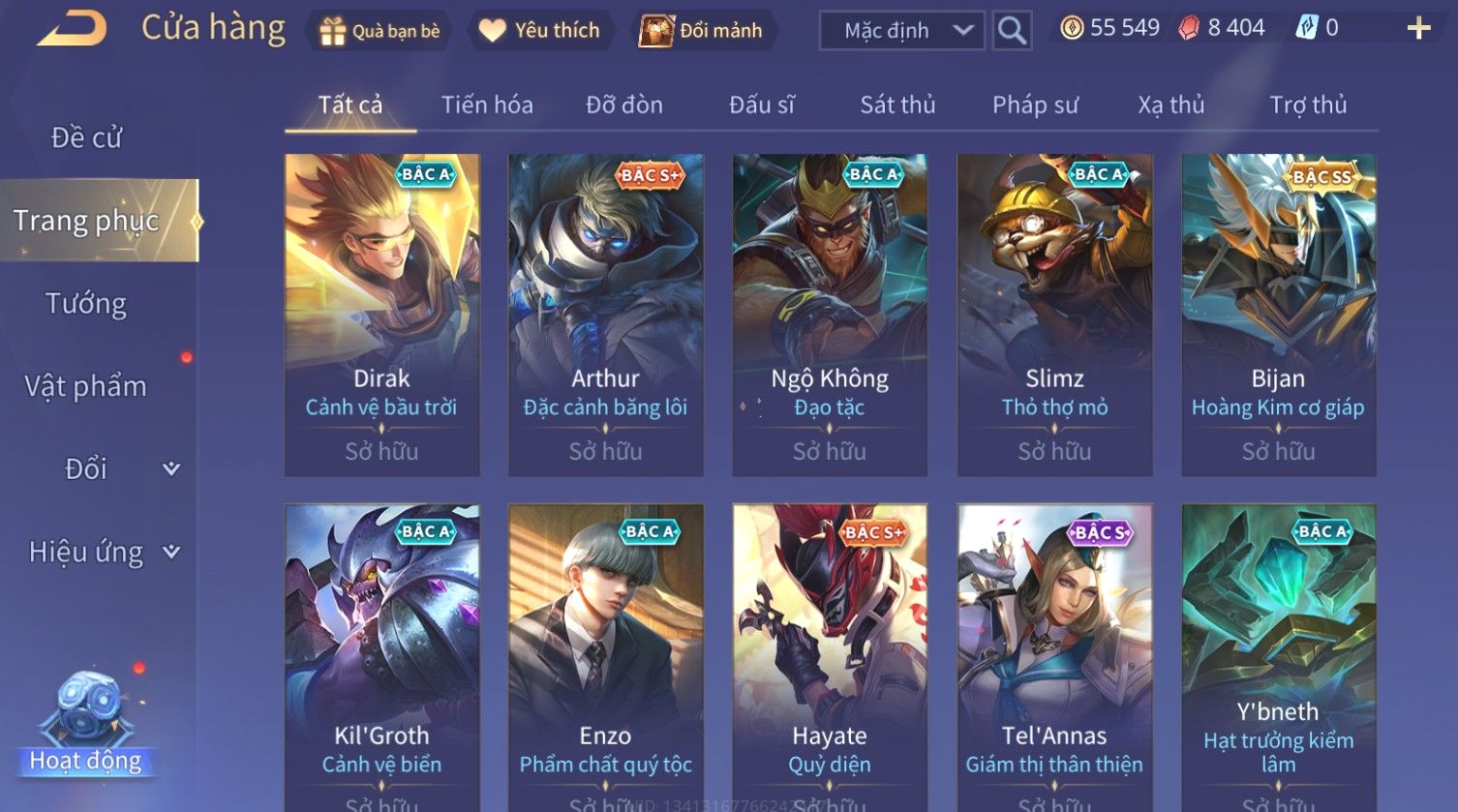Expand the Hiệu ứng menu
The image size is (1458, 812).
(102, 552)
